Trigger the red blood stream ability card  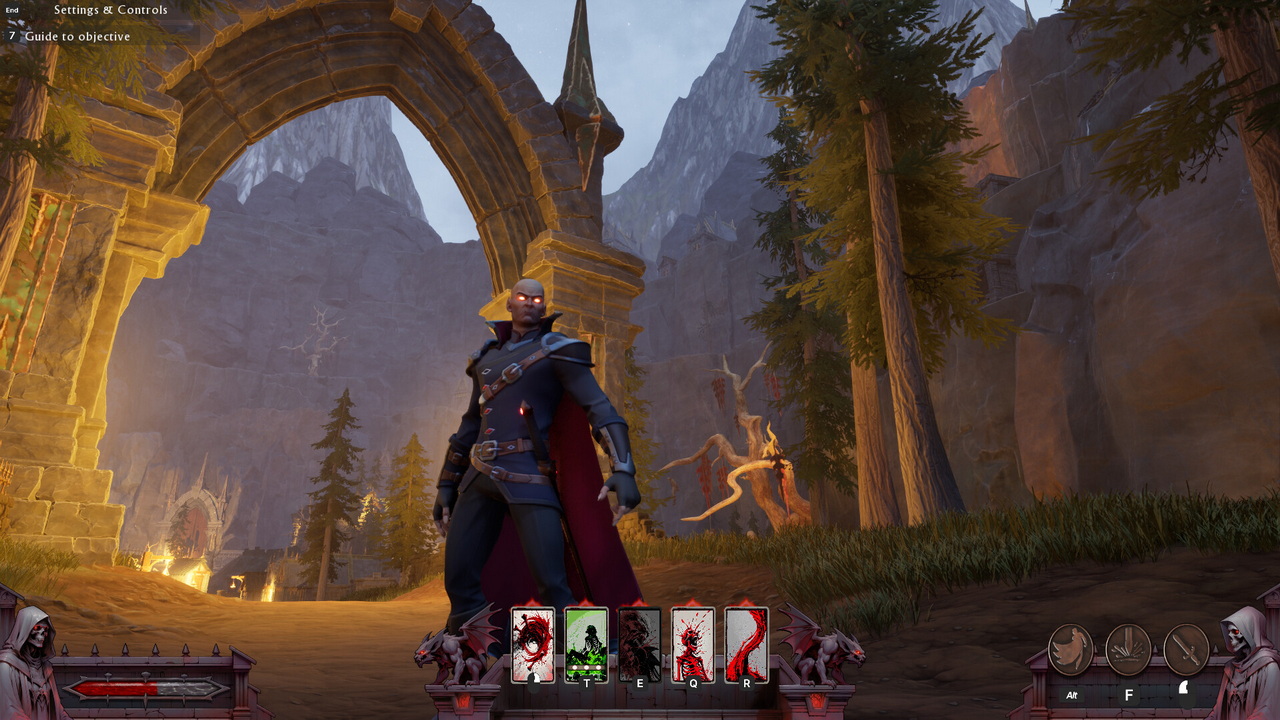[x=746, y=645]
